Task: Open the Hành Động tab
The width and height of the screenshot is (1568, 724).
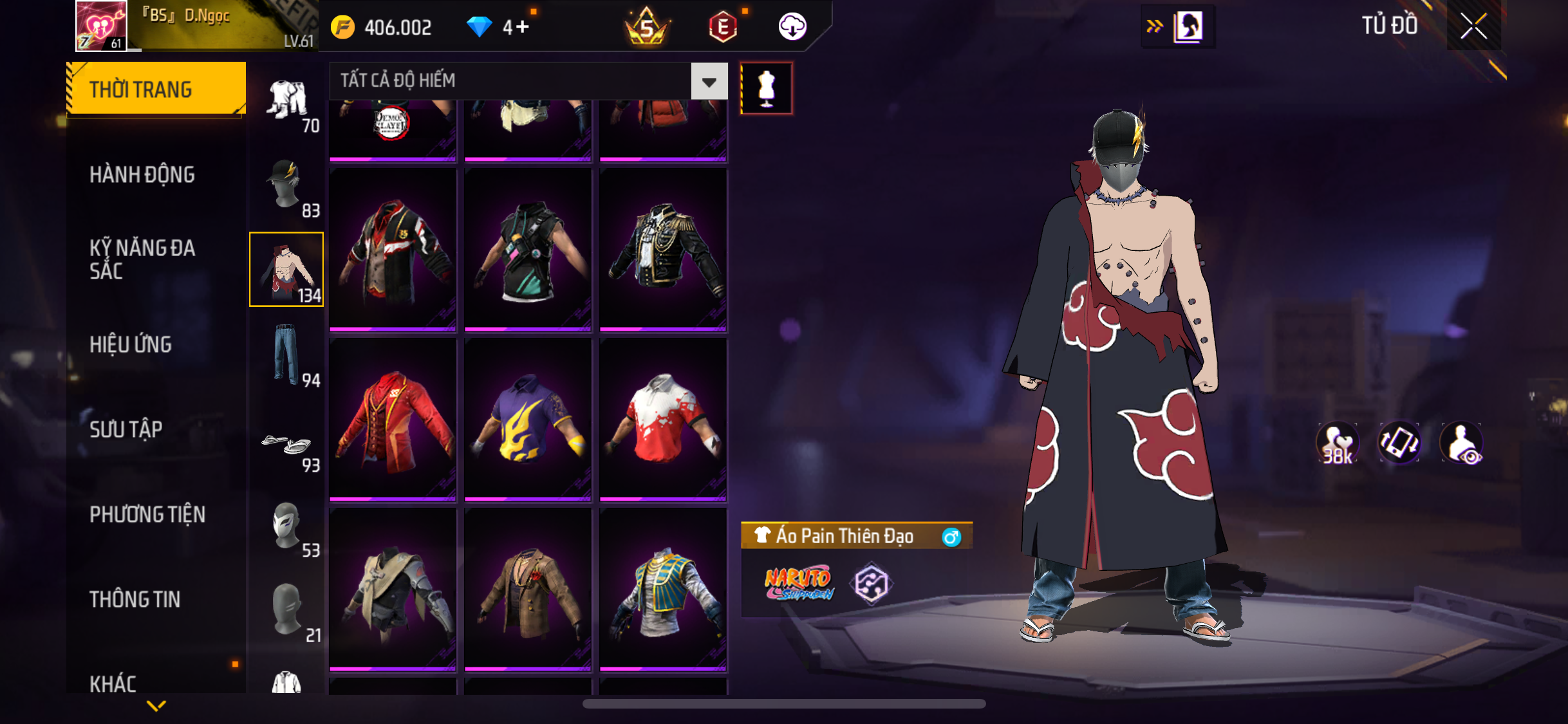Action: tap(142, 174)
